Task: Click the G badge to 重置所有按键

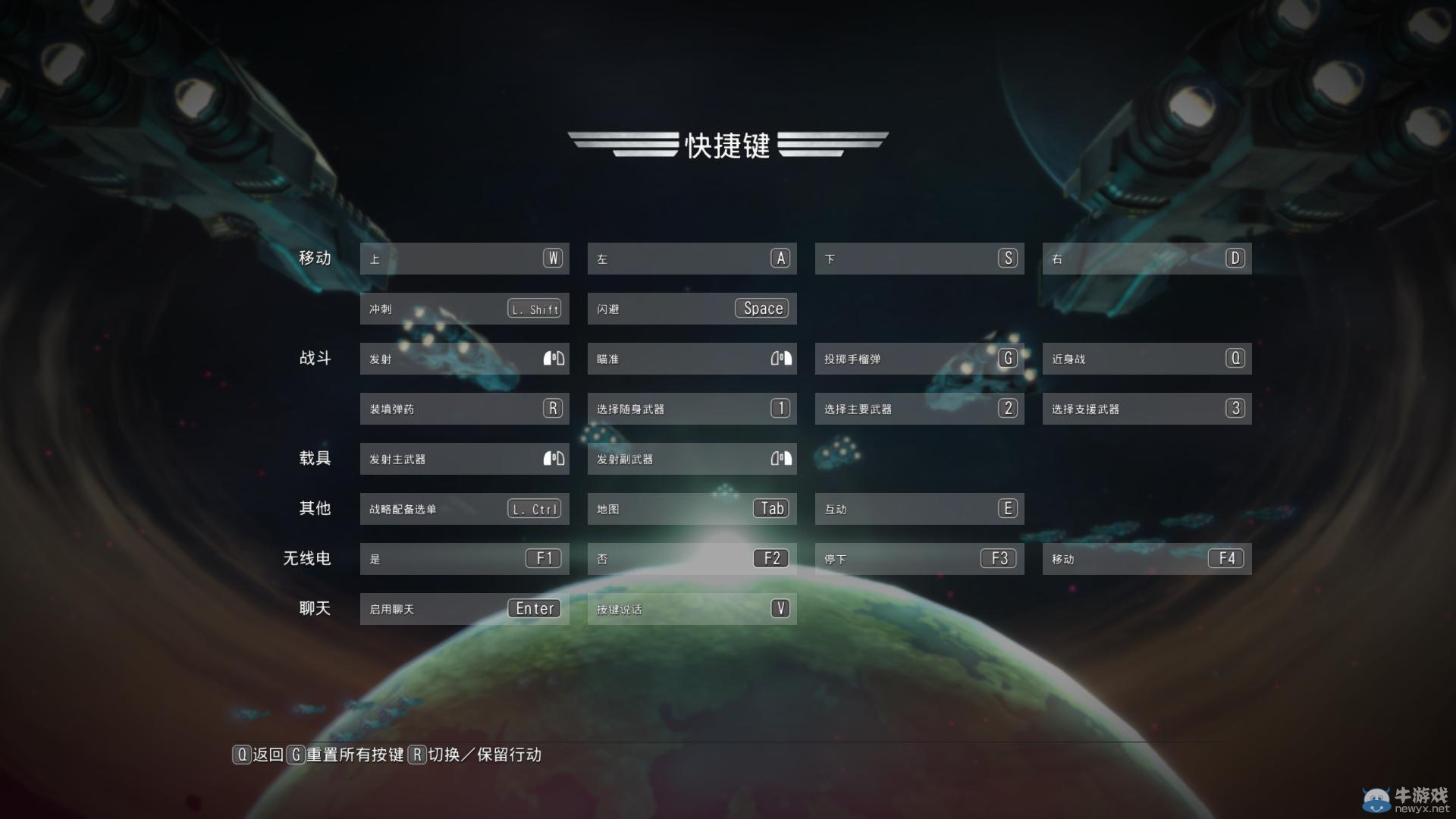Action: click(x=295, y=755)
